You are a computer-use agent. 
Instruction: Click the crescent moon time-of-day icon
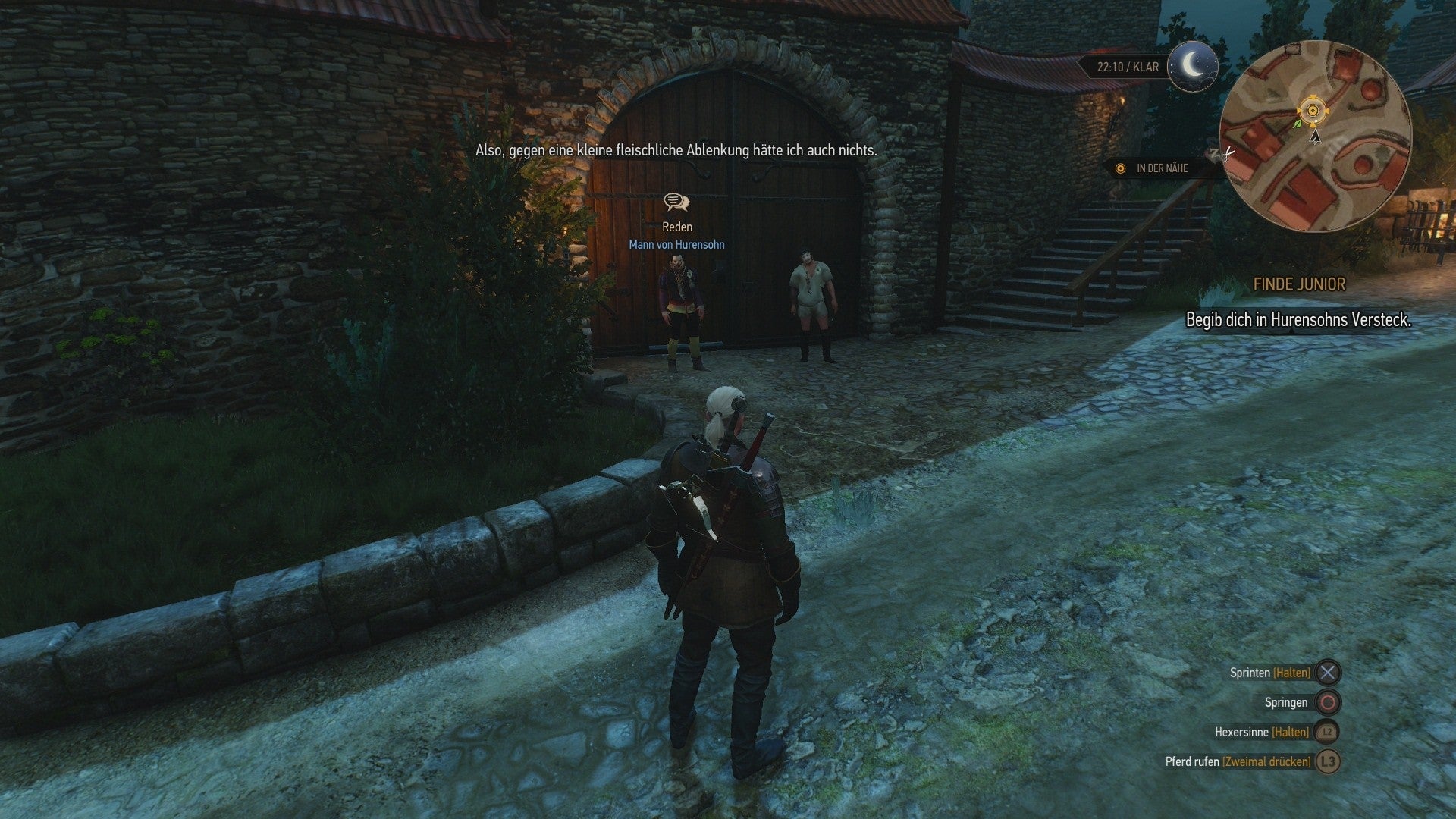(1193, 67)
